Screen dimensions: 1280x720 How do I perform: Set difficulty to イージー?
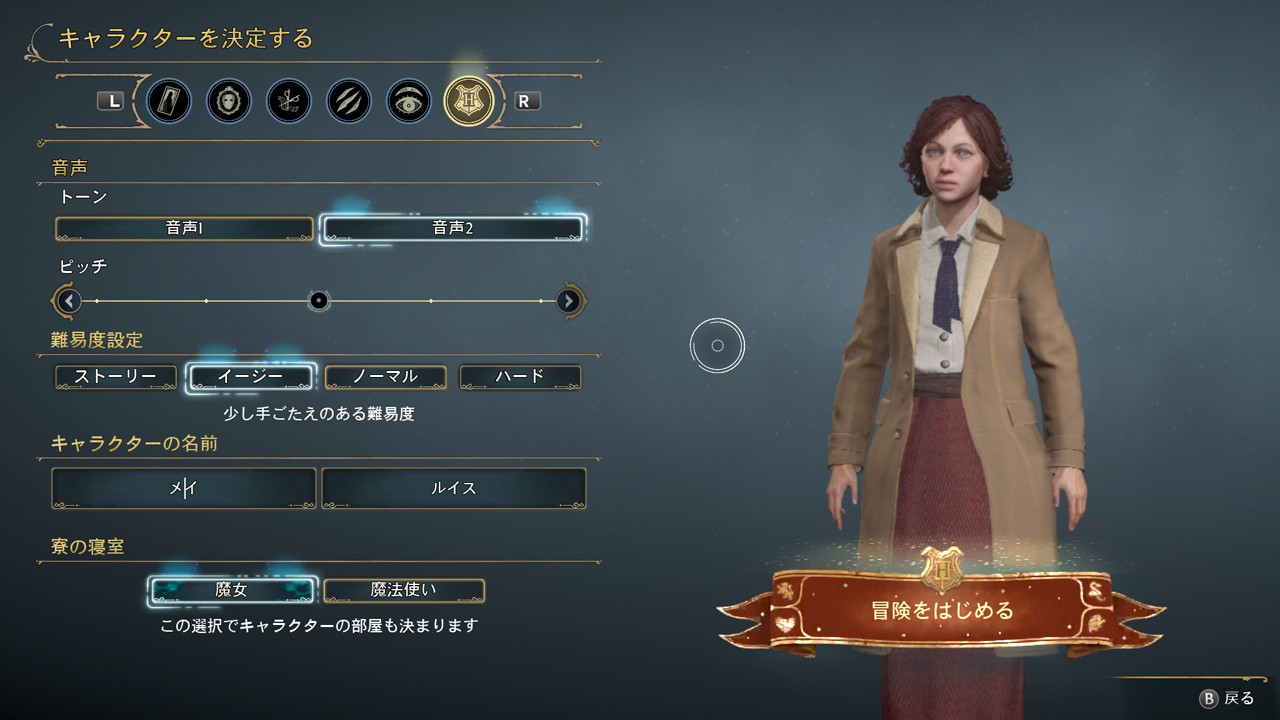251,377
